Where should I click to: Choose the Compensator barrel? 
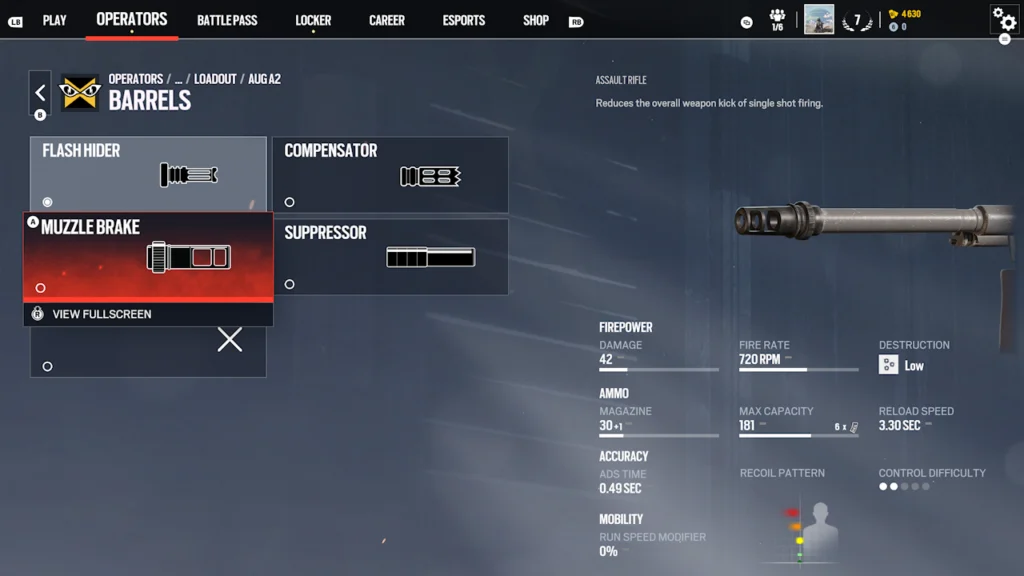pyautogui.click(x=390, y=174)
